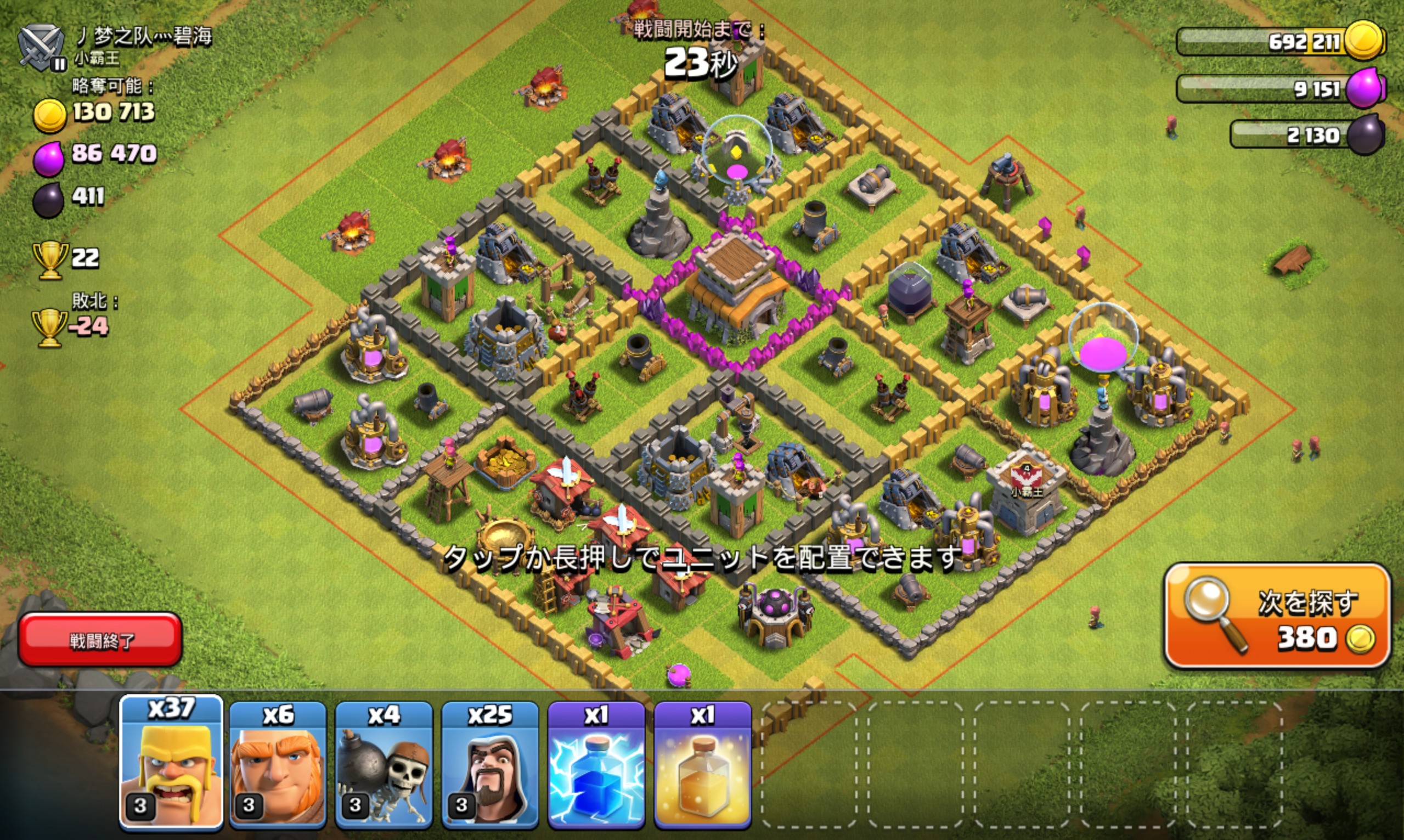This screenshot has width=1404, height=840.
Task: Pick the Wall Breaker troop card
Action: [384, 765]
